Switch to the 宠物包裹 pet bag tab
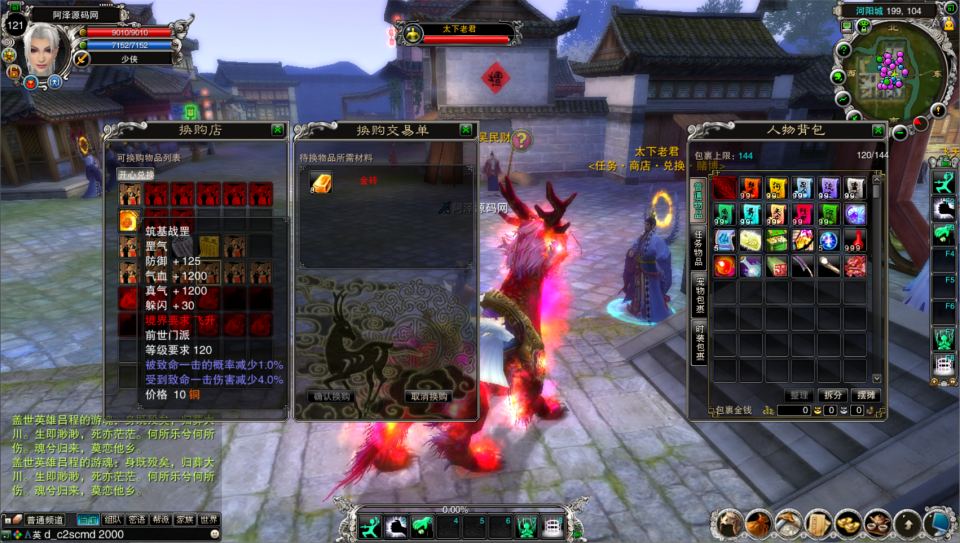Screen dimensions: 960x543 (698, 296)
